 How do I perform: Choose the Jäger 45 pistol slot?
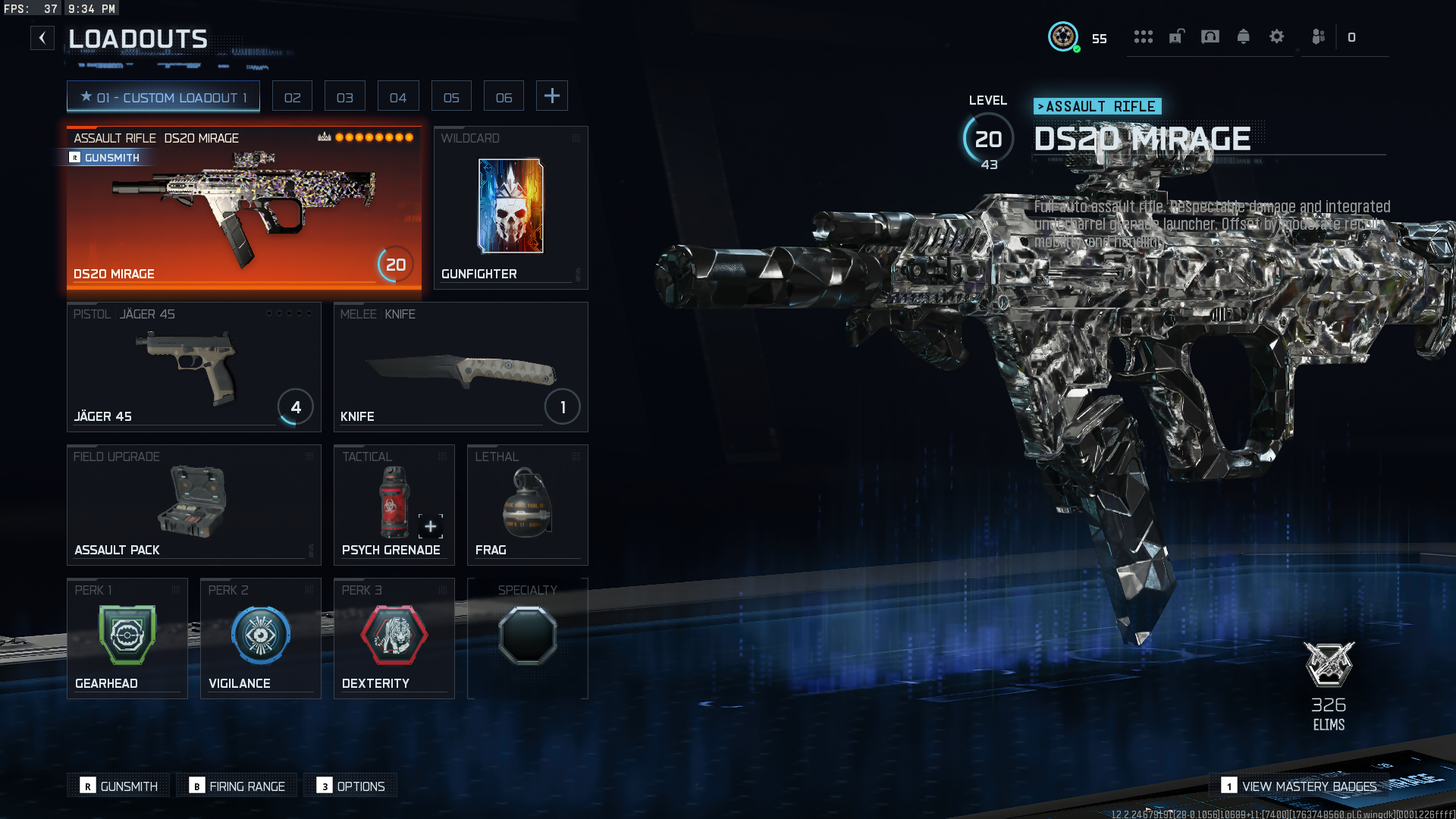coord(193,367)
